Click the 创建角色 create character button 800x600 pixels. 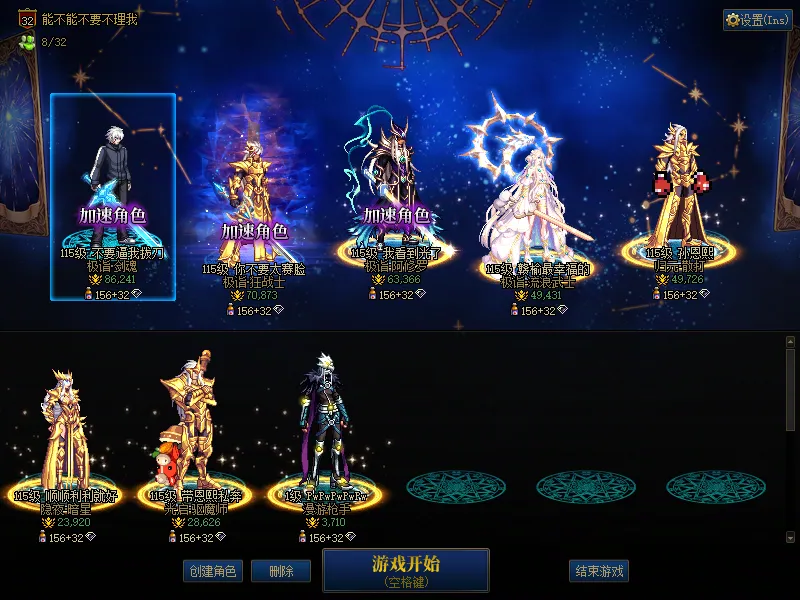coord(212,571)
